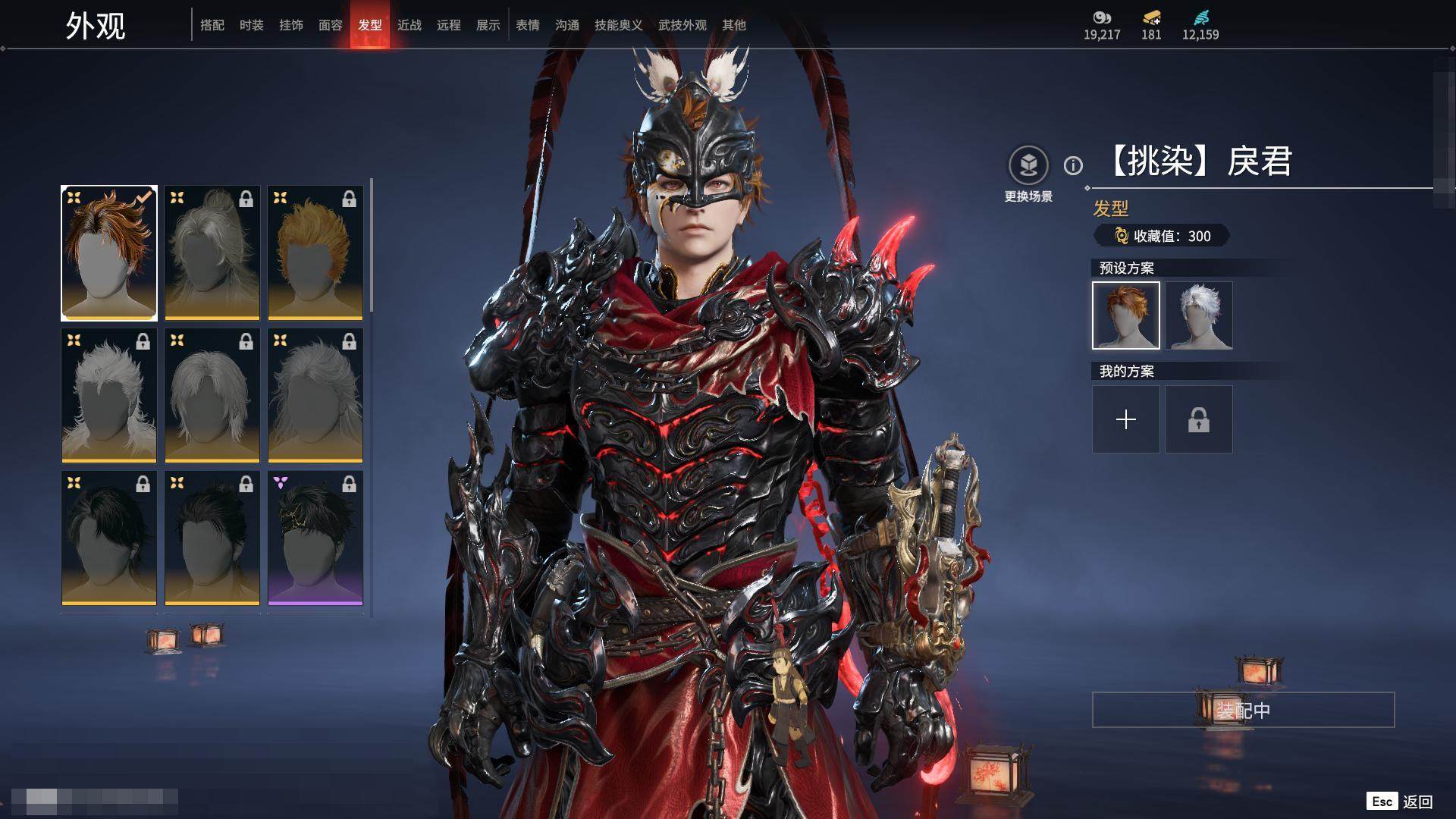
Task: Pick the locked spiky blonde hairstyle
Action: pos(315,253)
